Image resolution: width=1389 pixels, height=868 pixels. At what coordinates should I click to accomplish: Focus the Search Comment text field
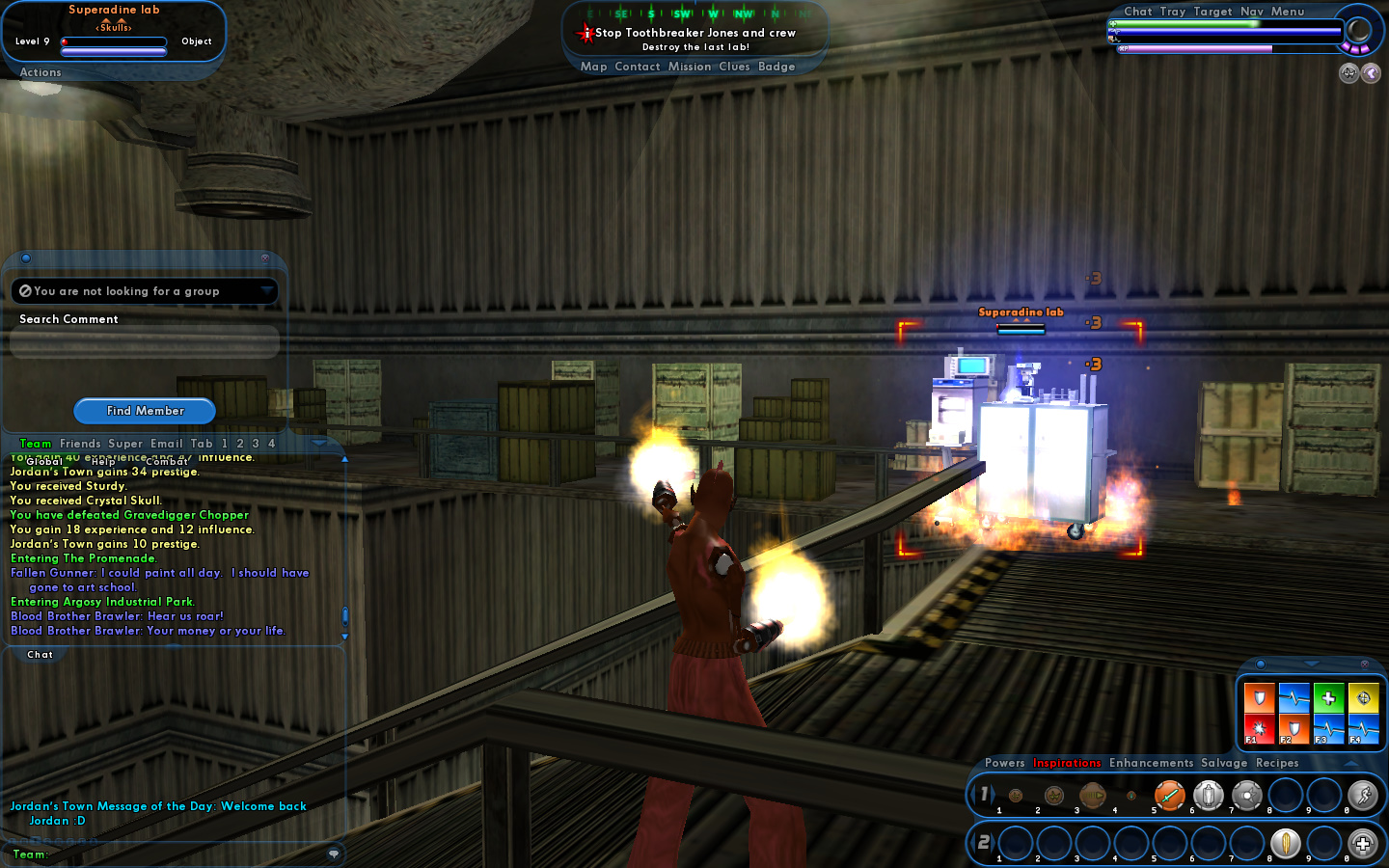pyautogui.click(x=145, y=341)
